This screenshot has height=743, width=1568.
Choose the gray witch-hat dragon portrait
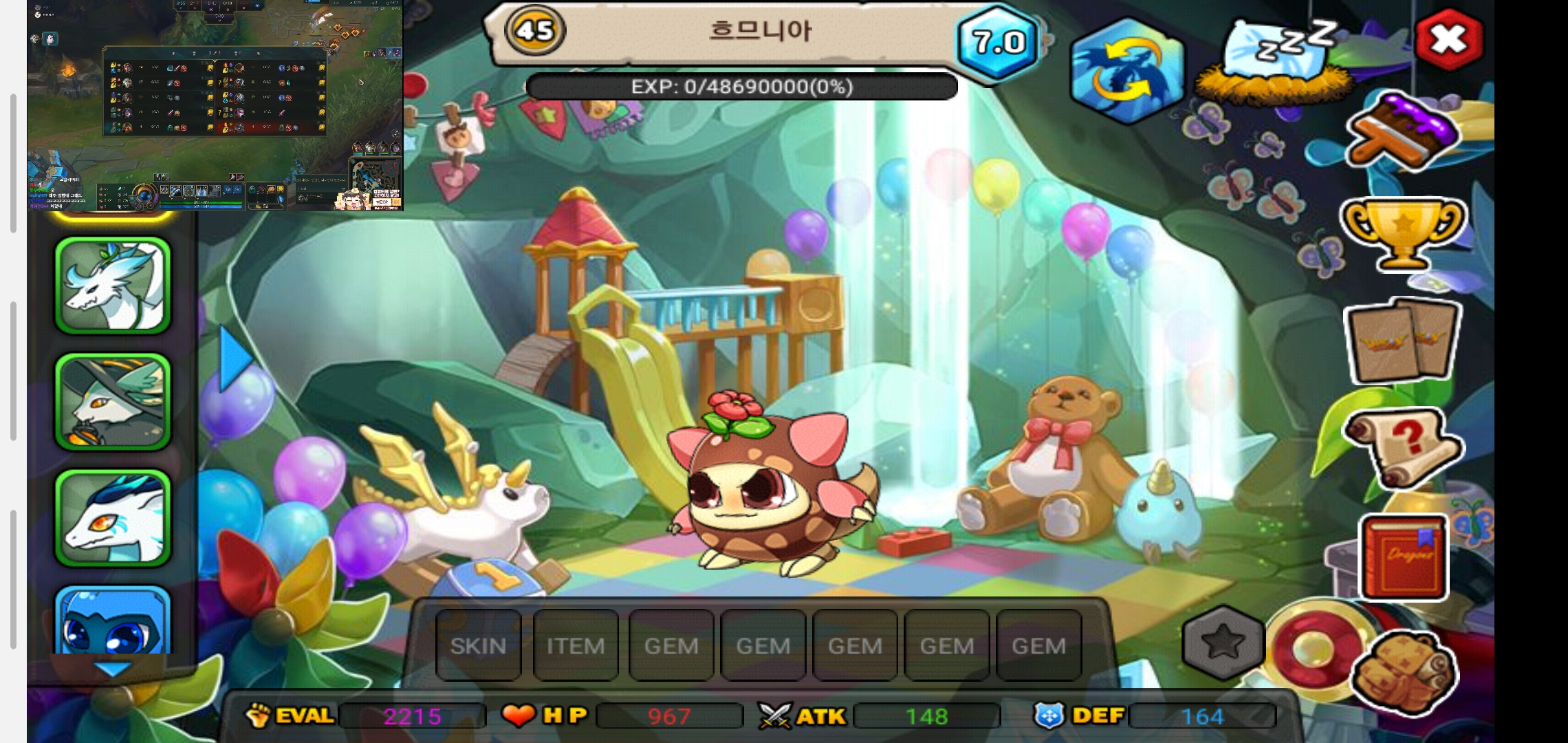(x=113, y=402)
